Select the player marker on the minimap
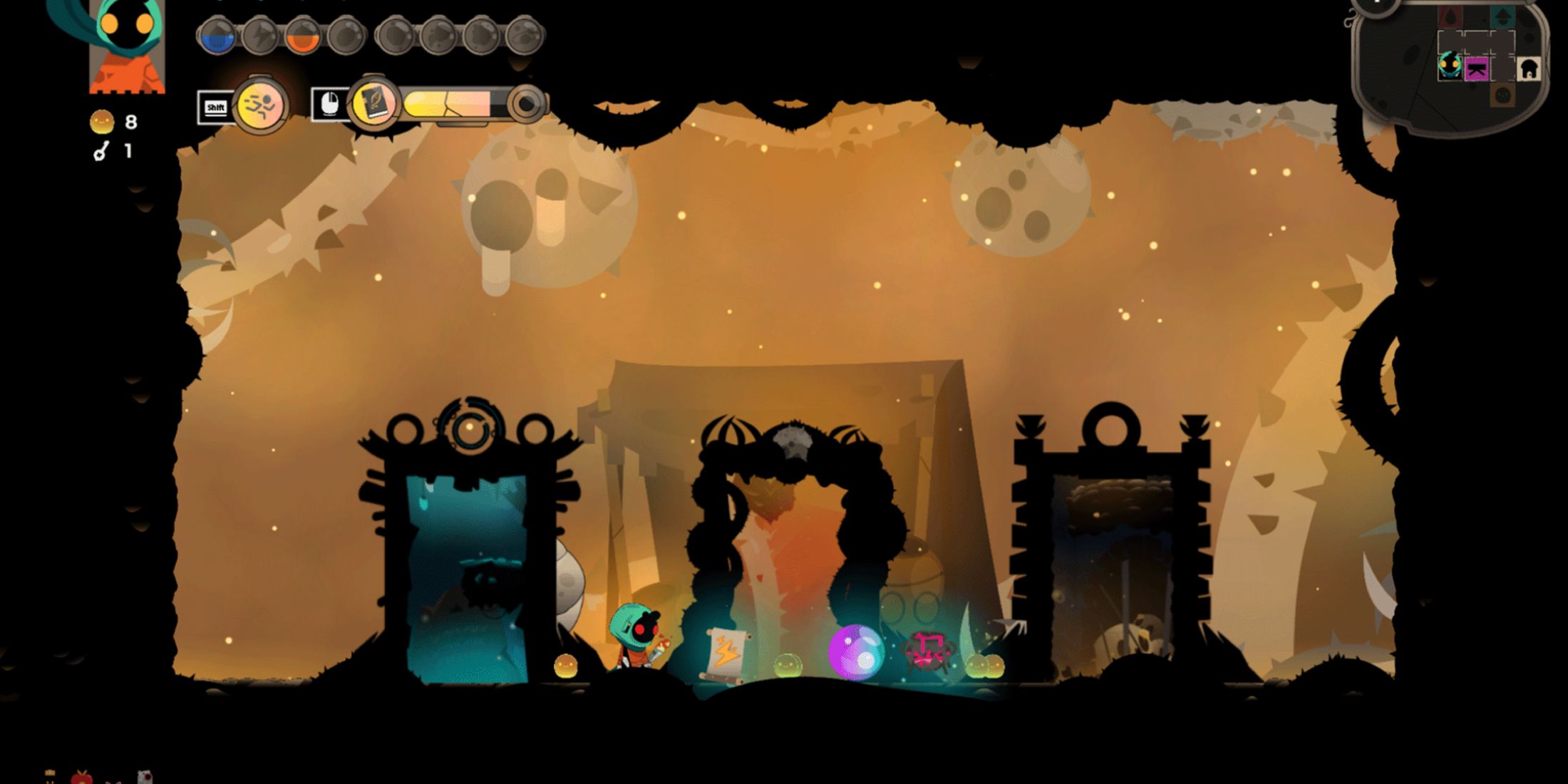 click(x=1449, y=66)
